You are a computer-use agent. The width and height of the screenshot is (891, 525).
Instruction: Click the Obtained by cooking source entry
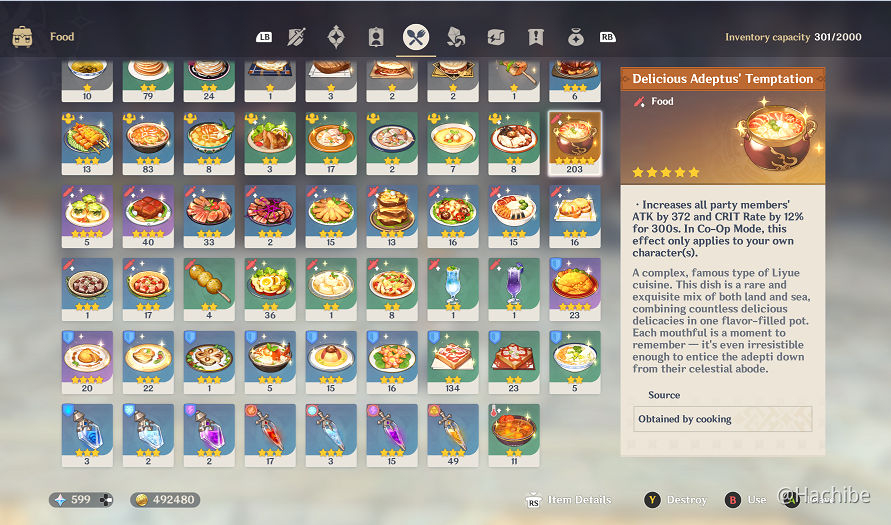pos(723,419)
